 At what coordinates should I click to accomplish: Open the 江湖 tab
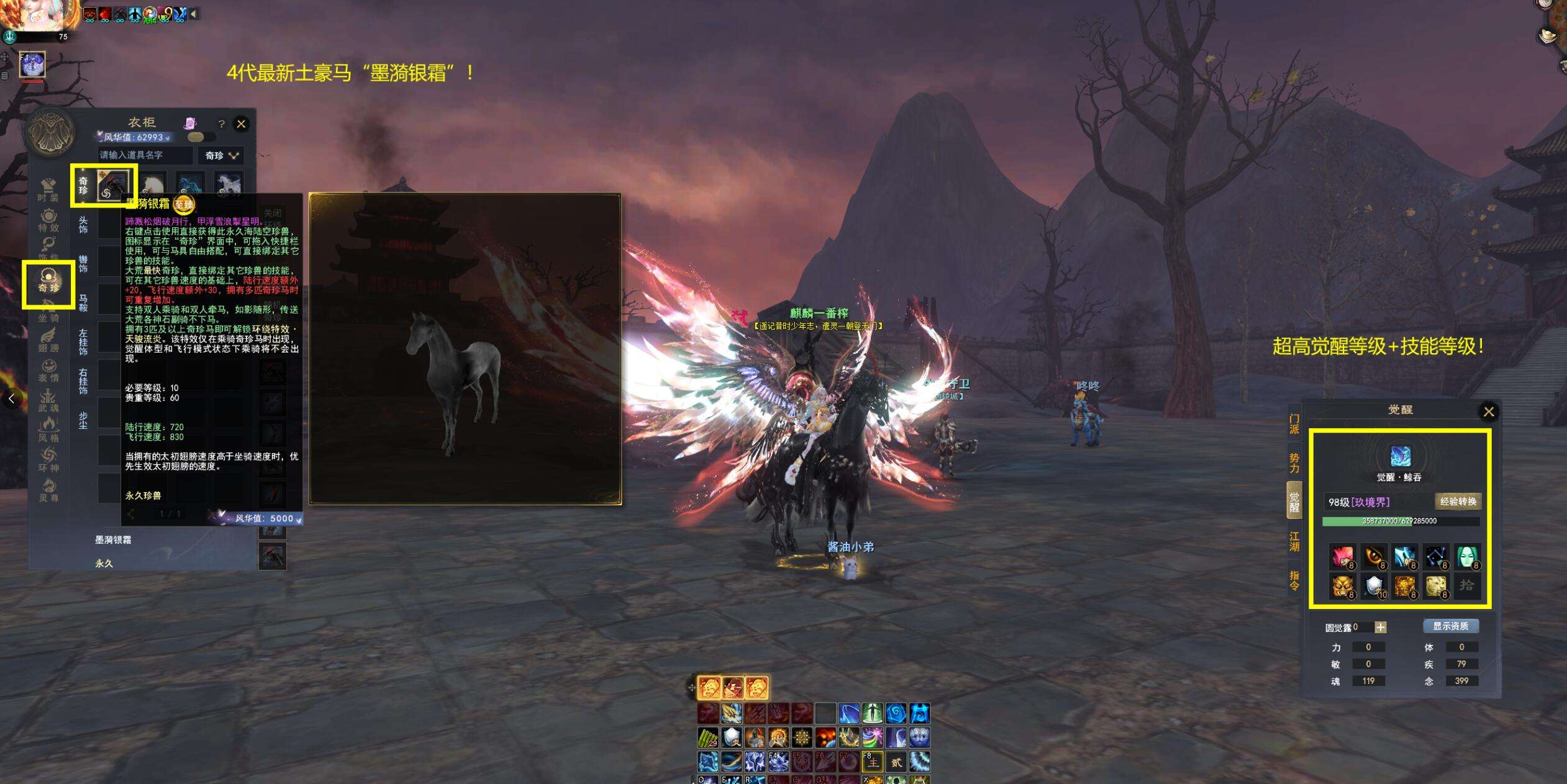pos(1294,541)
